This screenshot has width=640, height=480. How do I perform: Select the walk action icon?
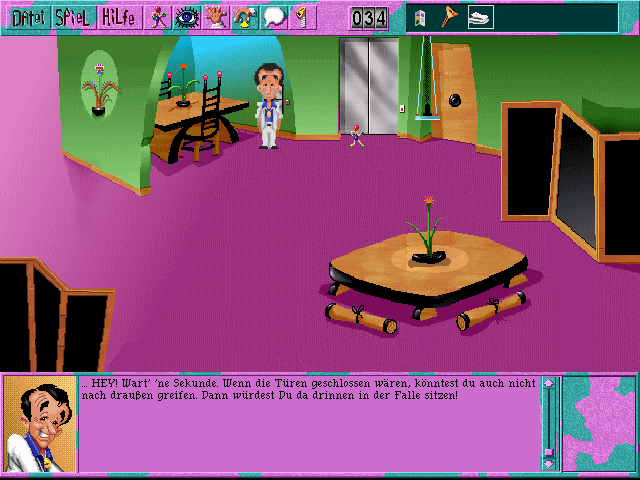(x=159, y=17)
